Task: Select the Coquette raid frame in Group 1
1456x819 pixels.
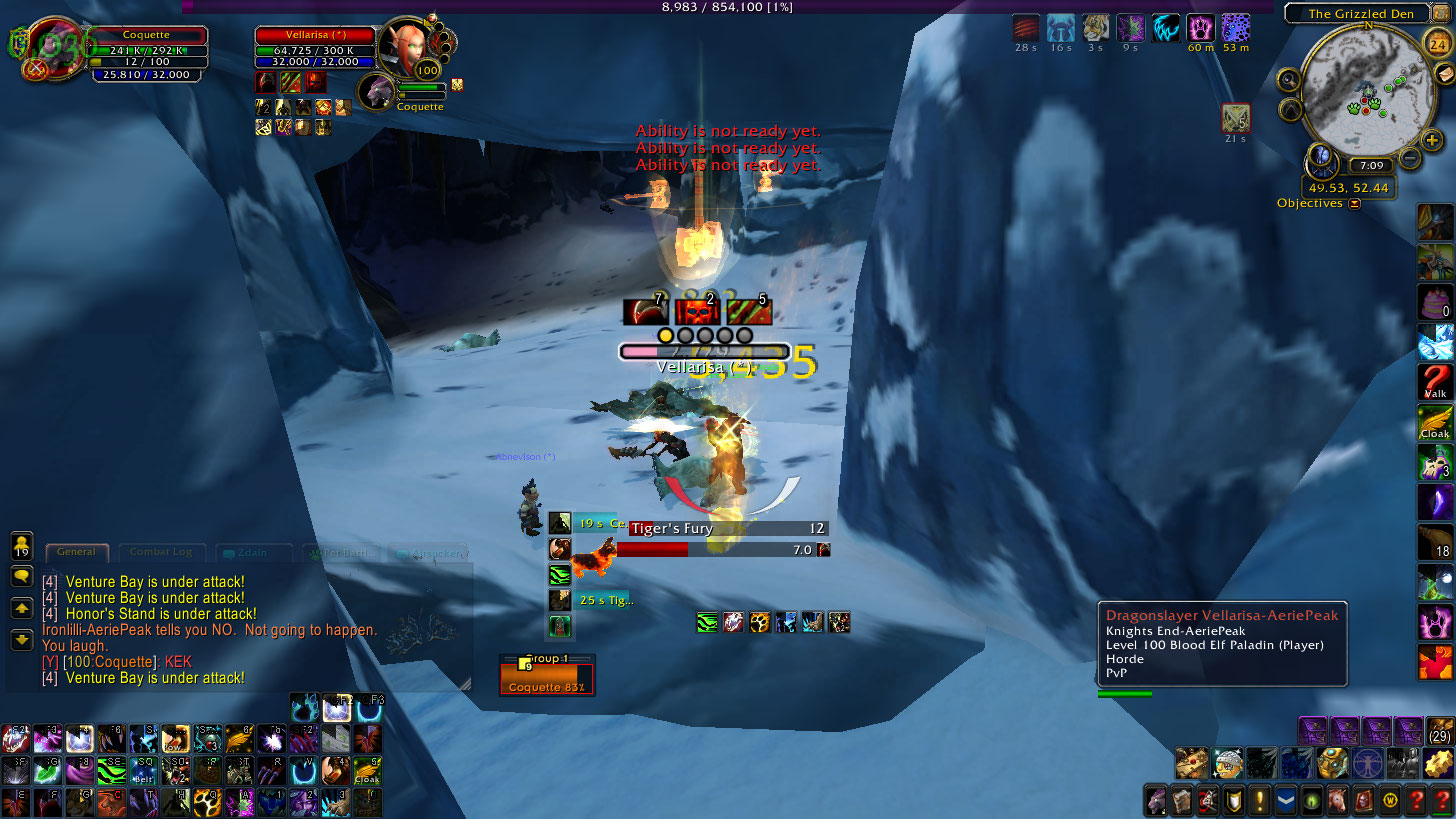Action: (546, 679)
